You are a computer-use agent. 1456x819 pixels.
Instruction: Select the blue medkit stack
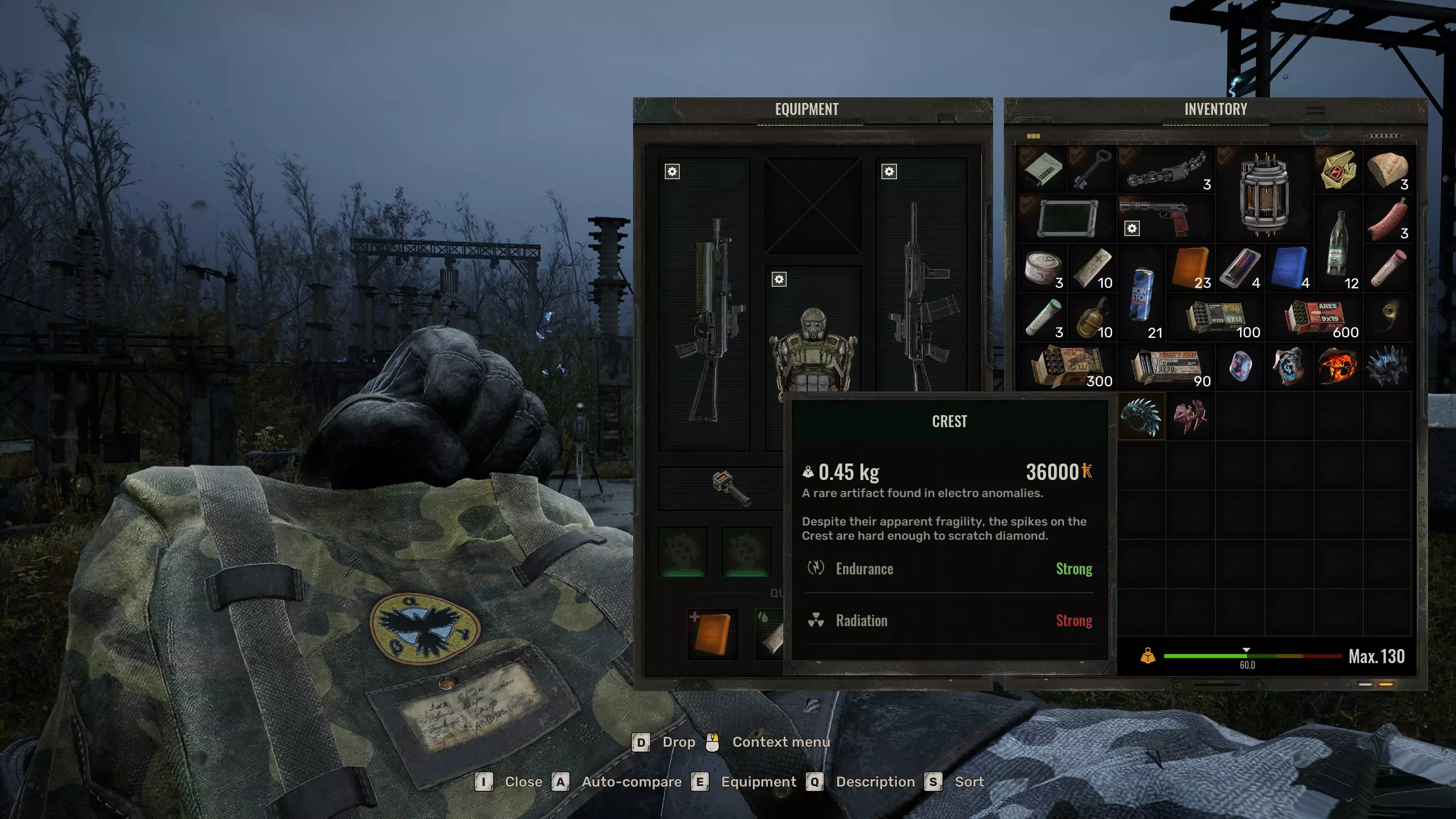tap(1289, 268)
